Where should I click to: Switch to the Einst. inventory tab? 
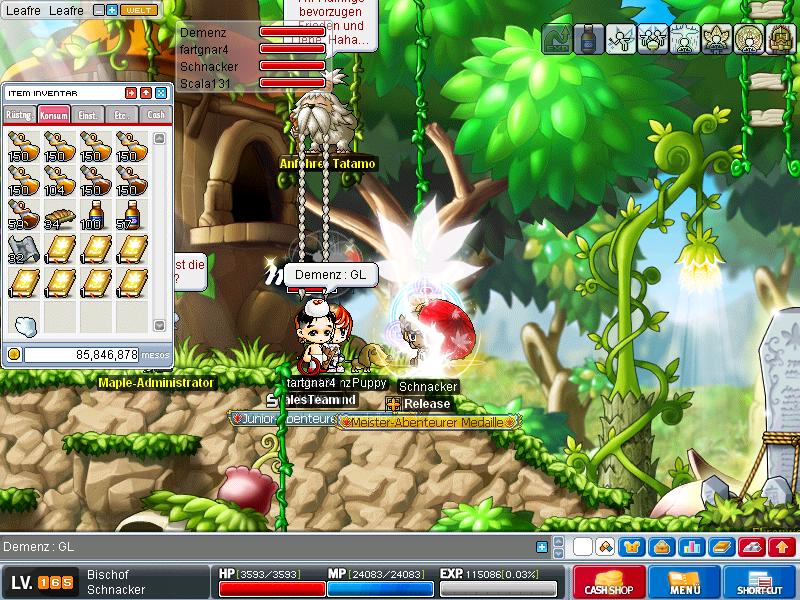coord(88,115)
